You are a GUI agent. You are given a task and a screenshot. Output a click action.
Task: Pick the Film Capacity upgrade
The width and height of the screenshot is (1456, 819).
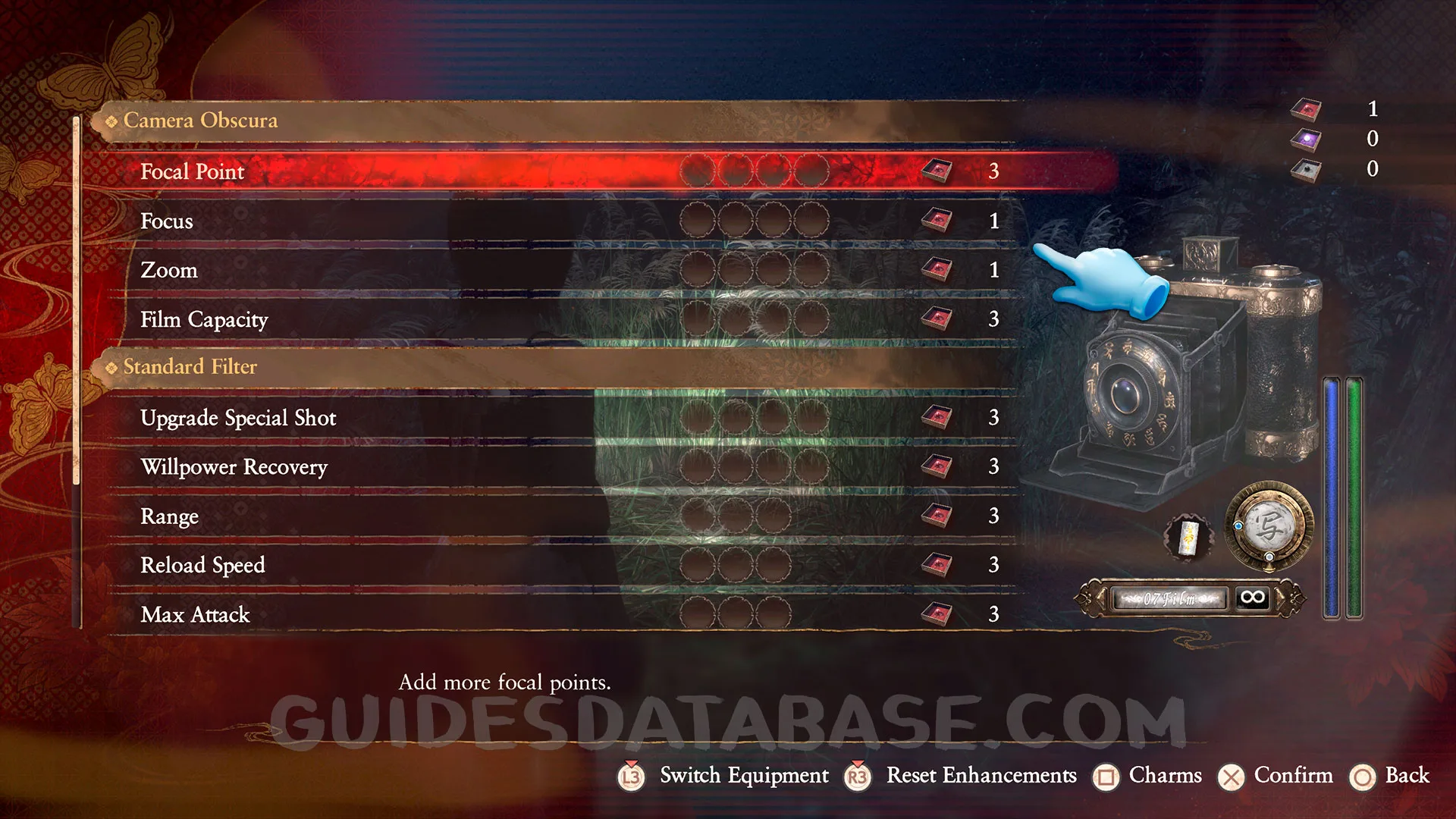[204, 319]
